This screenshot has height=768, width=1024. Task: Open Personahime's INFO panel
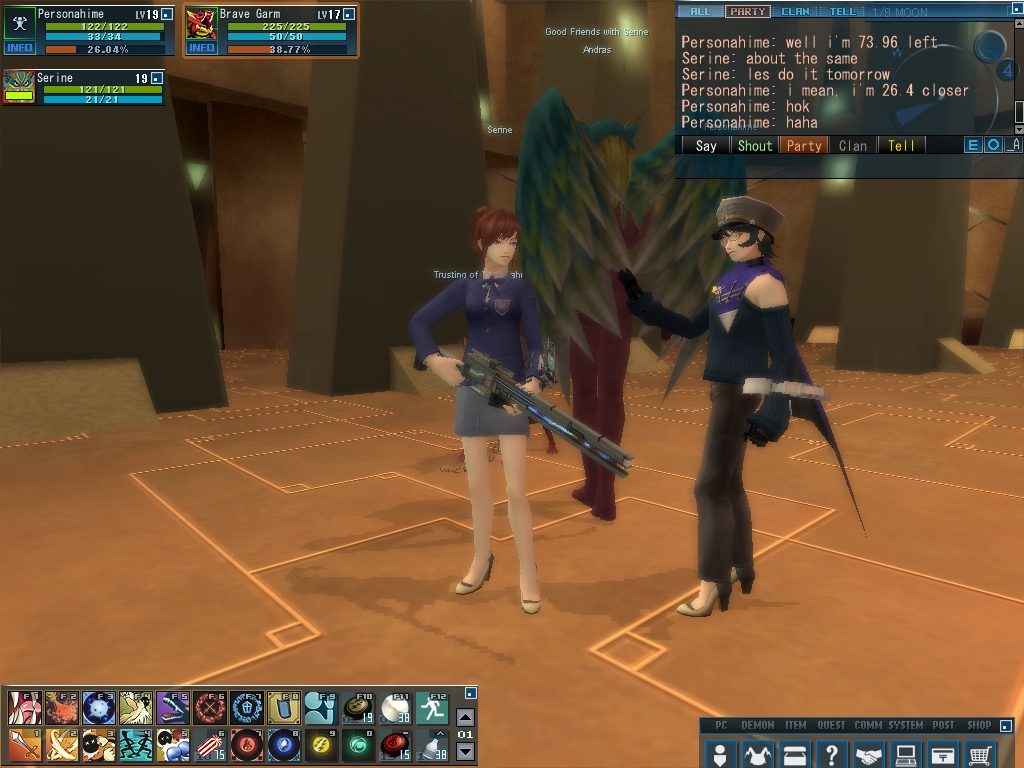click(19, 48)
